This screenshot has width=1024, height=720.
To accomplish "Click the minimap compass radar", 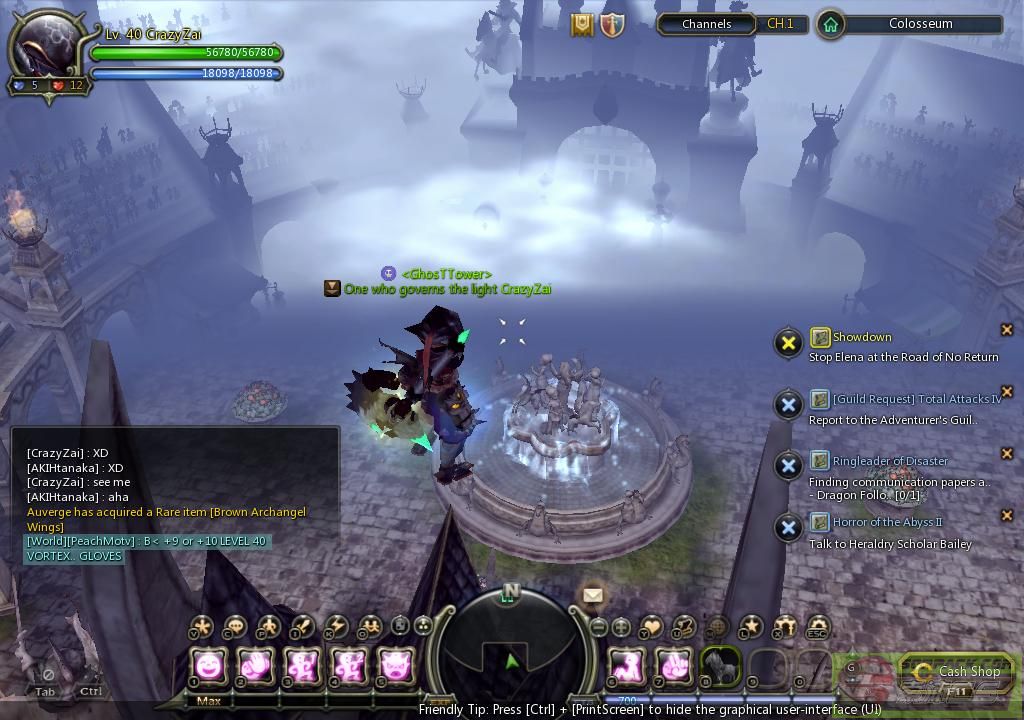I will [512, 650].
